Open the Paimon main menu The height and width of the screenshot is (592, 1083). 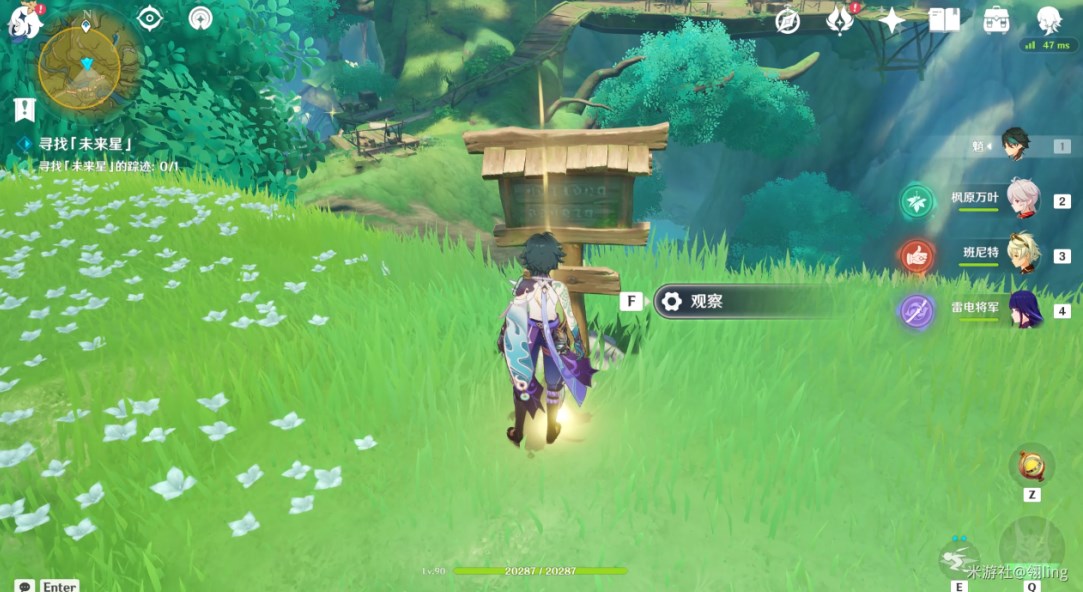23,21
